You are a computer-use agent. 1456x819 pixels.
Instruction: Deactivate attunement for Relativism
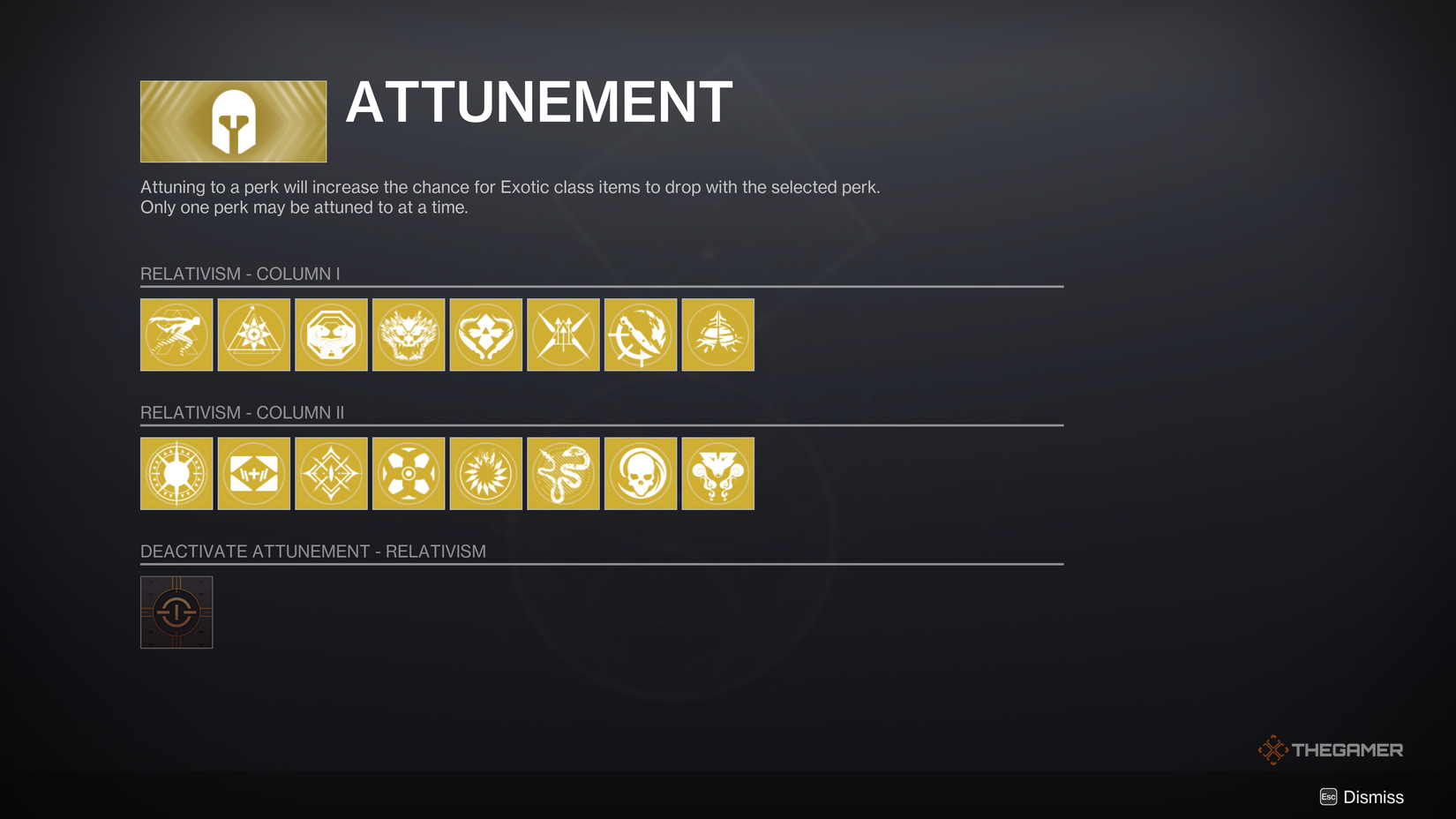[x=176, y=612]
